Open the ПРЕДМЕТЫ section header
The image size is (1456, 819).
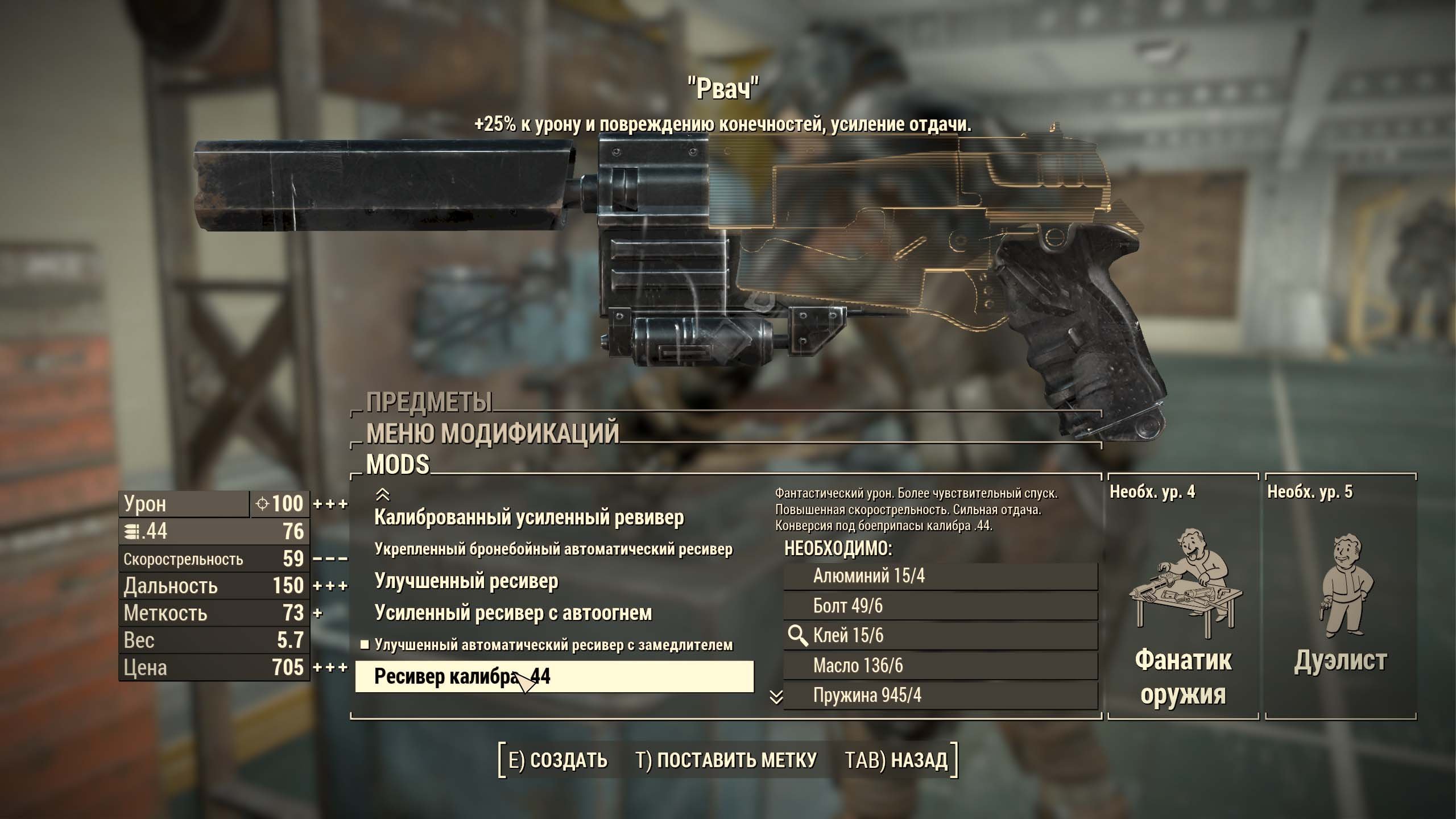pos(429,402)
